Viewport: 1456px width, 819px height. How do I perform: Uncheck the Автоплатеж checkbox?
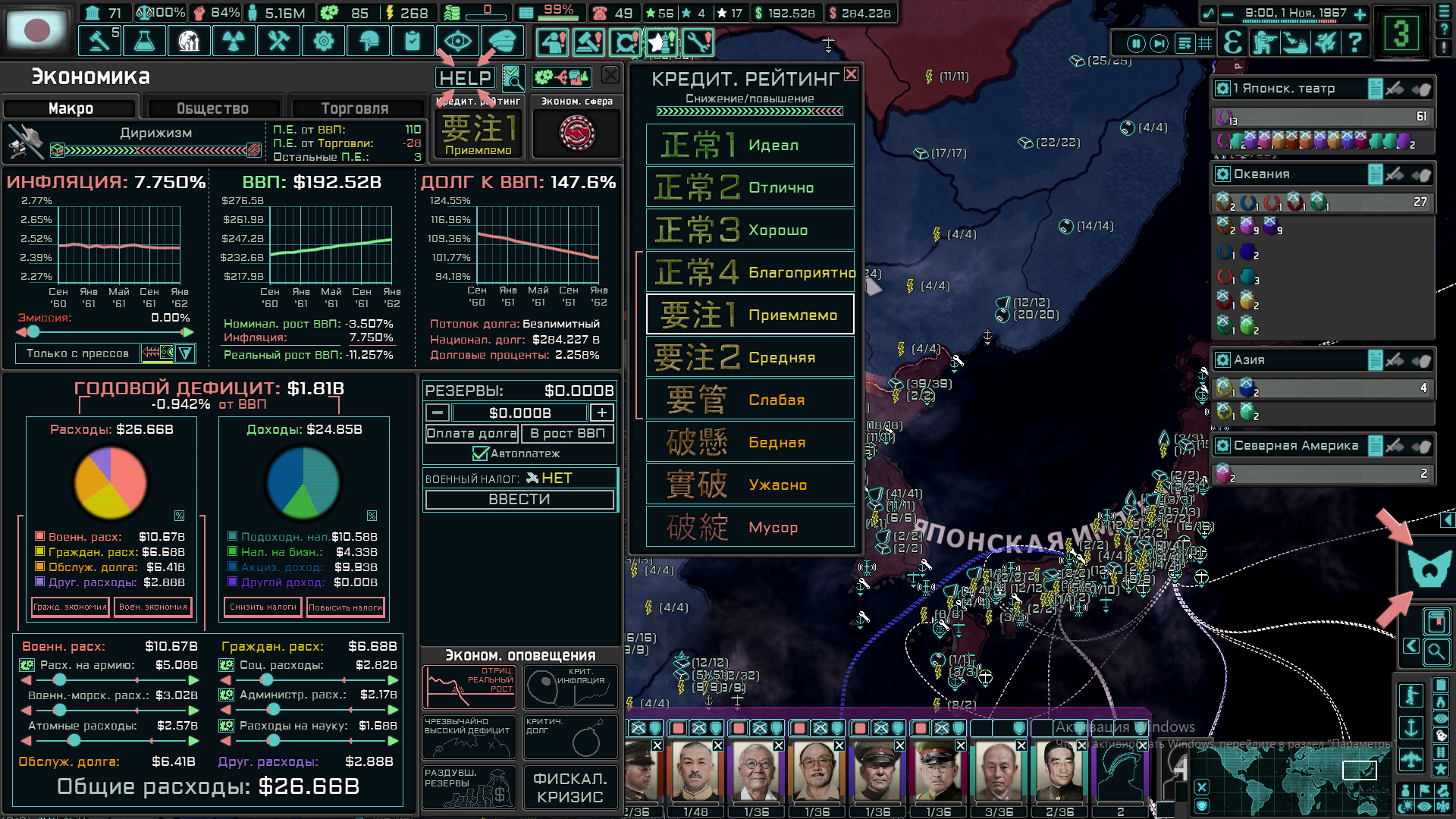click(x=481, y=453)
